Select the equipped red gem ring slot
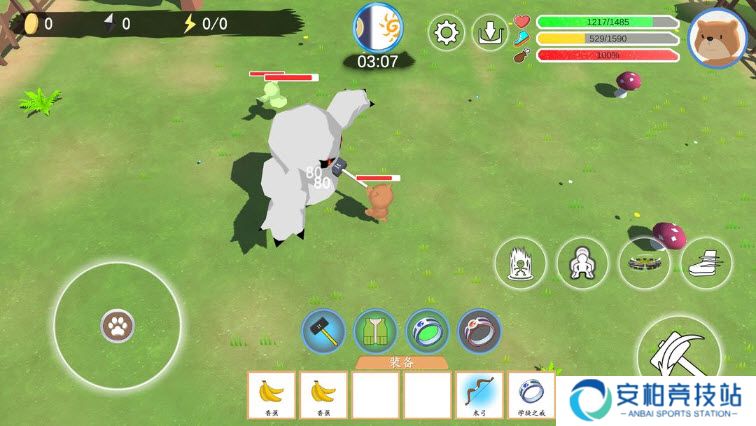 click(479, 331)
